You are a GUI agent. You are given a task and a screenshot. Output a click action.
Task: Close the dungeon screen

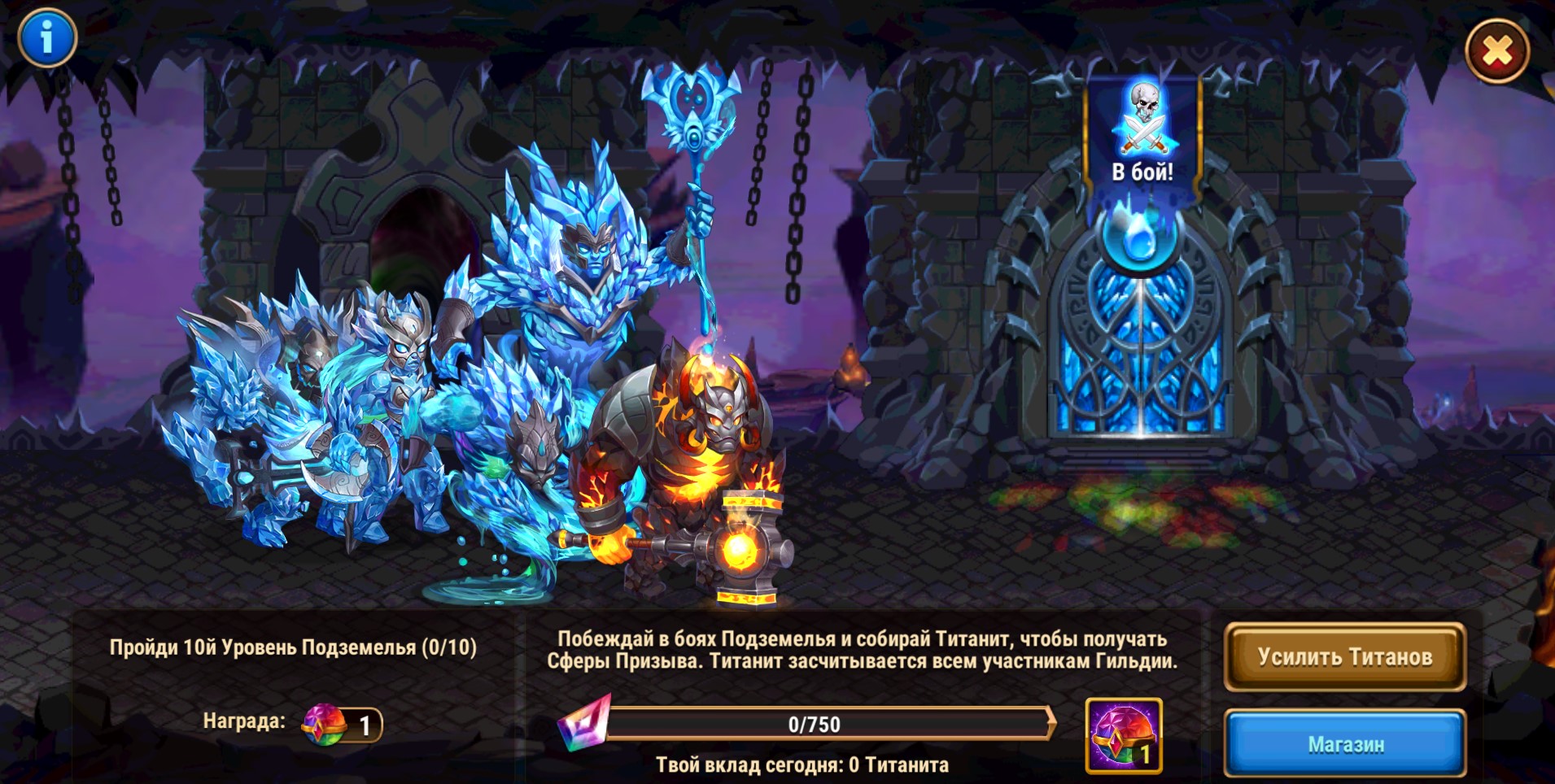click(1496, 51)
